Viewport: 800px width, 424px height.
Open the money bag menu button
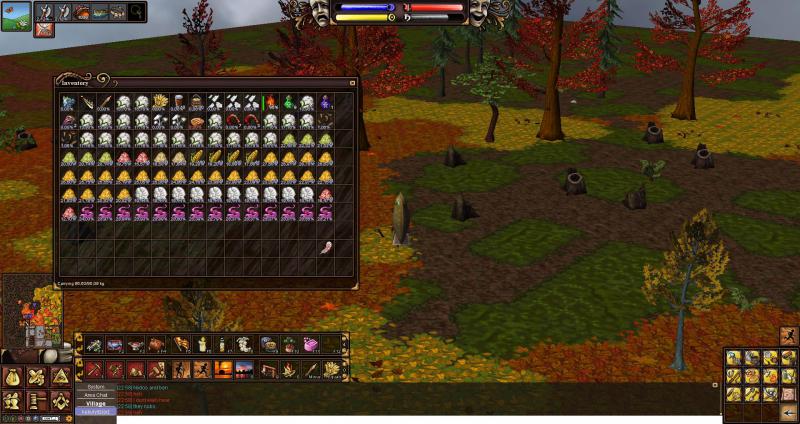13,377
